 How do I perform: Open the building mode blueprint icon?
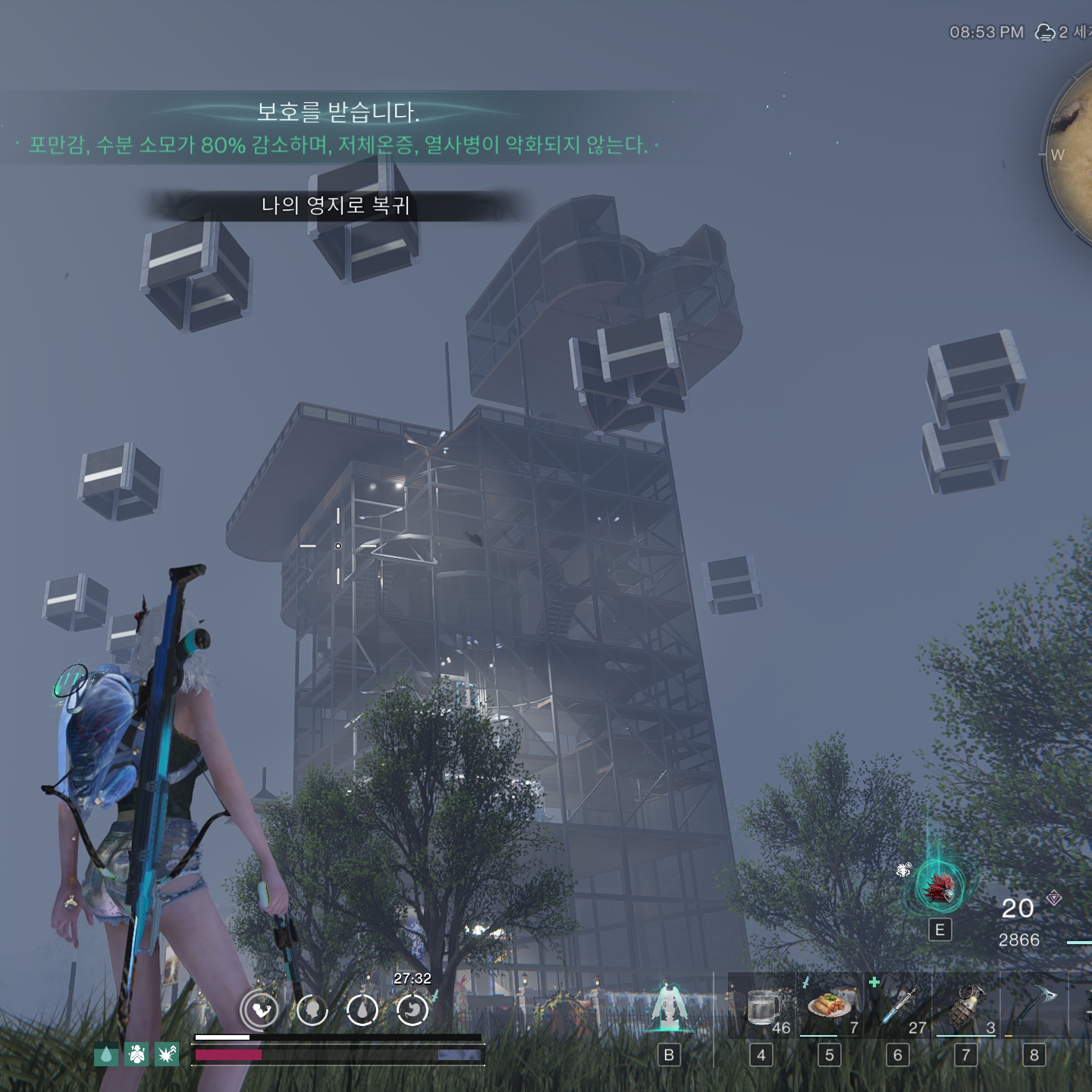point(668,1007)
